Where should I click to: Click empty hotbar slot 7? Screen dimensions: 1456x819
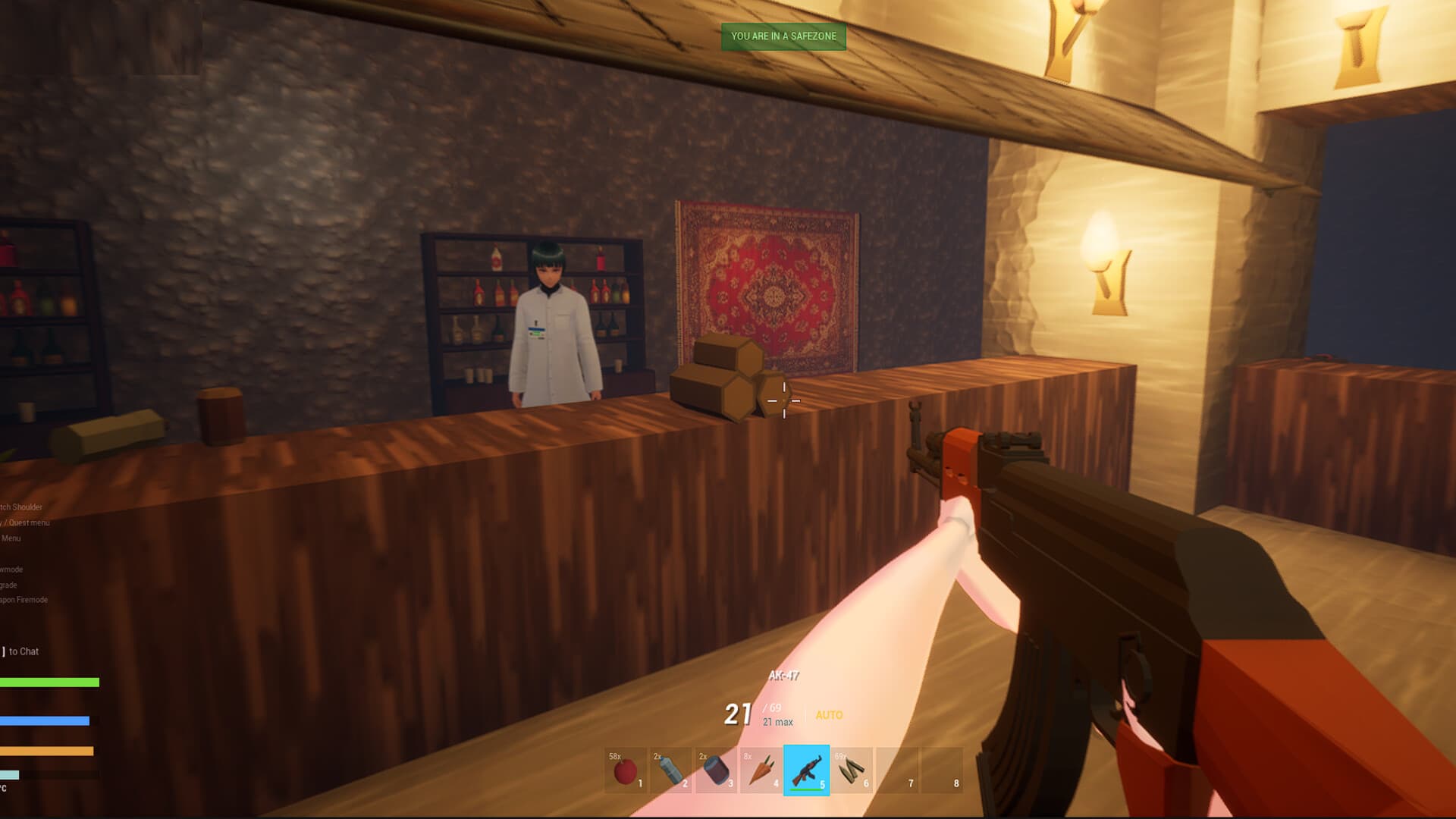tap(896, 771)
